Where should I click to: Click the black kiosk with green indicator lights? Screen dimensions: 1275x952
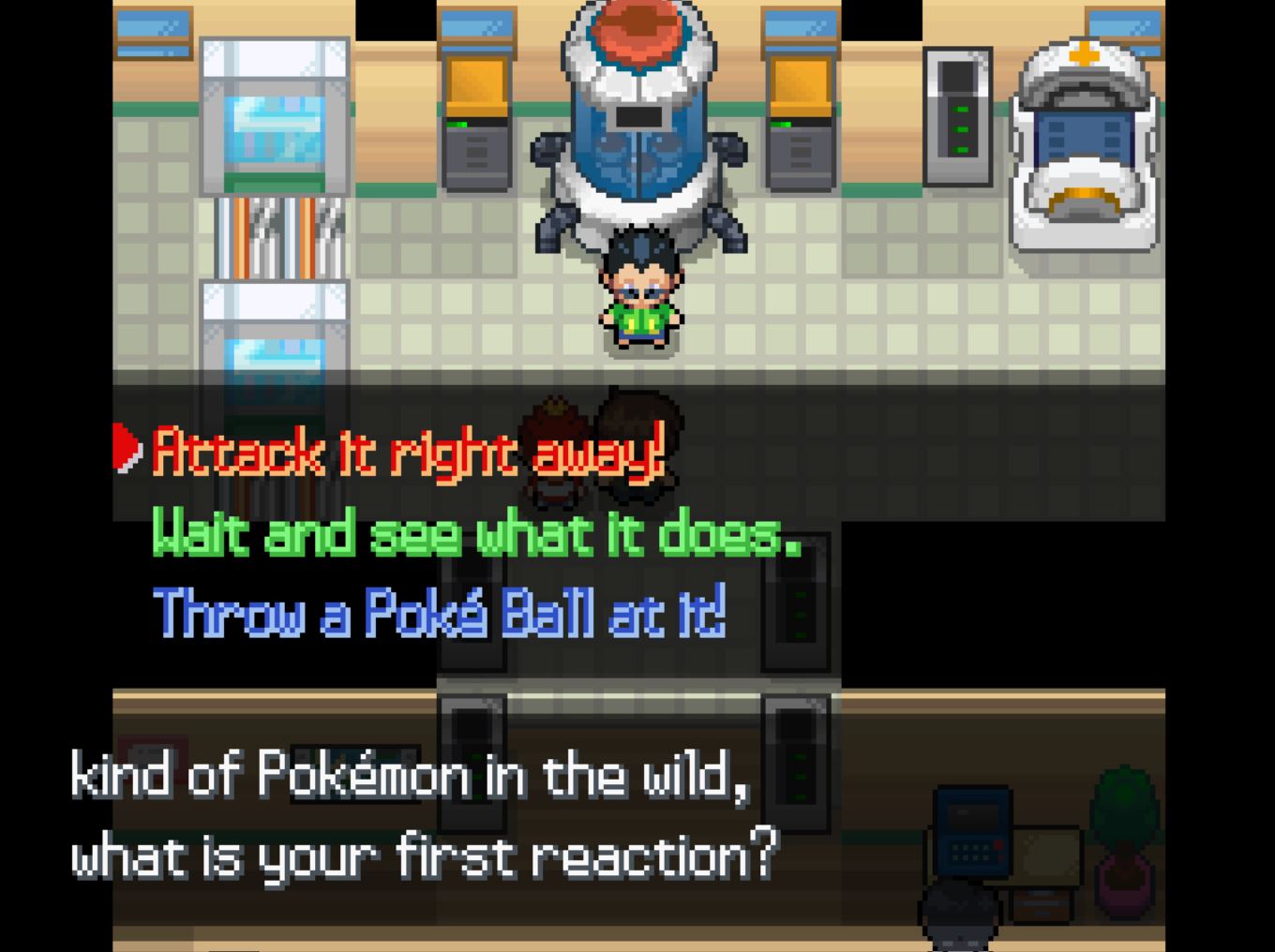click(x=955, y=112)
